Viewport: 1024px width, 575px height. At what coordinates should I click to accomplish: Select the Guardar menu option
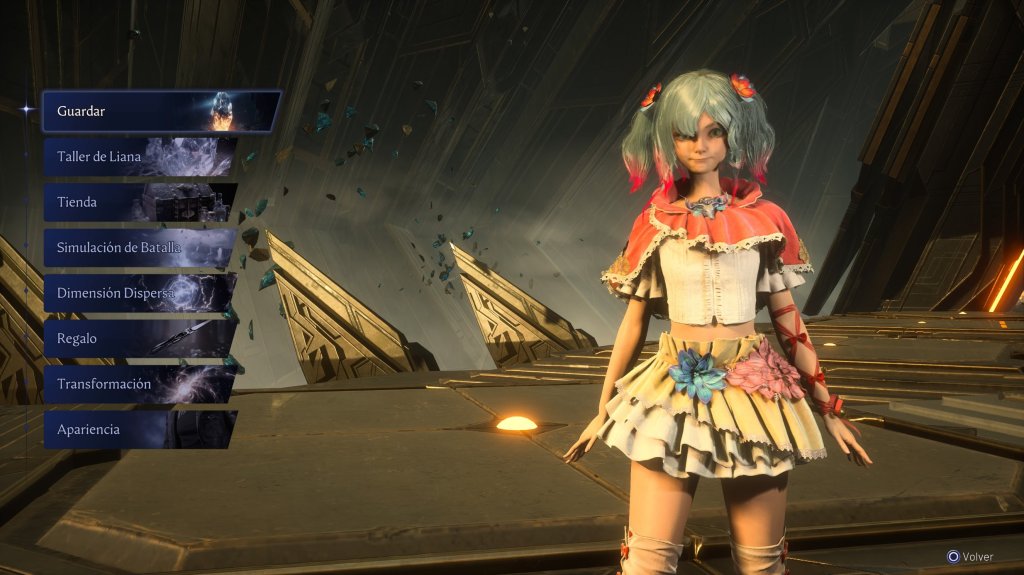pos(160,111)
